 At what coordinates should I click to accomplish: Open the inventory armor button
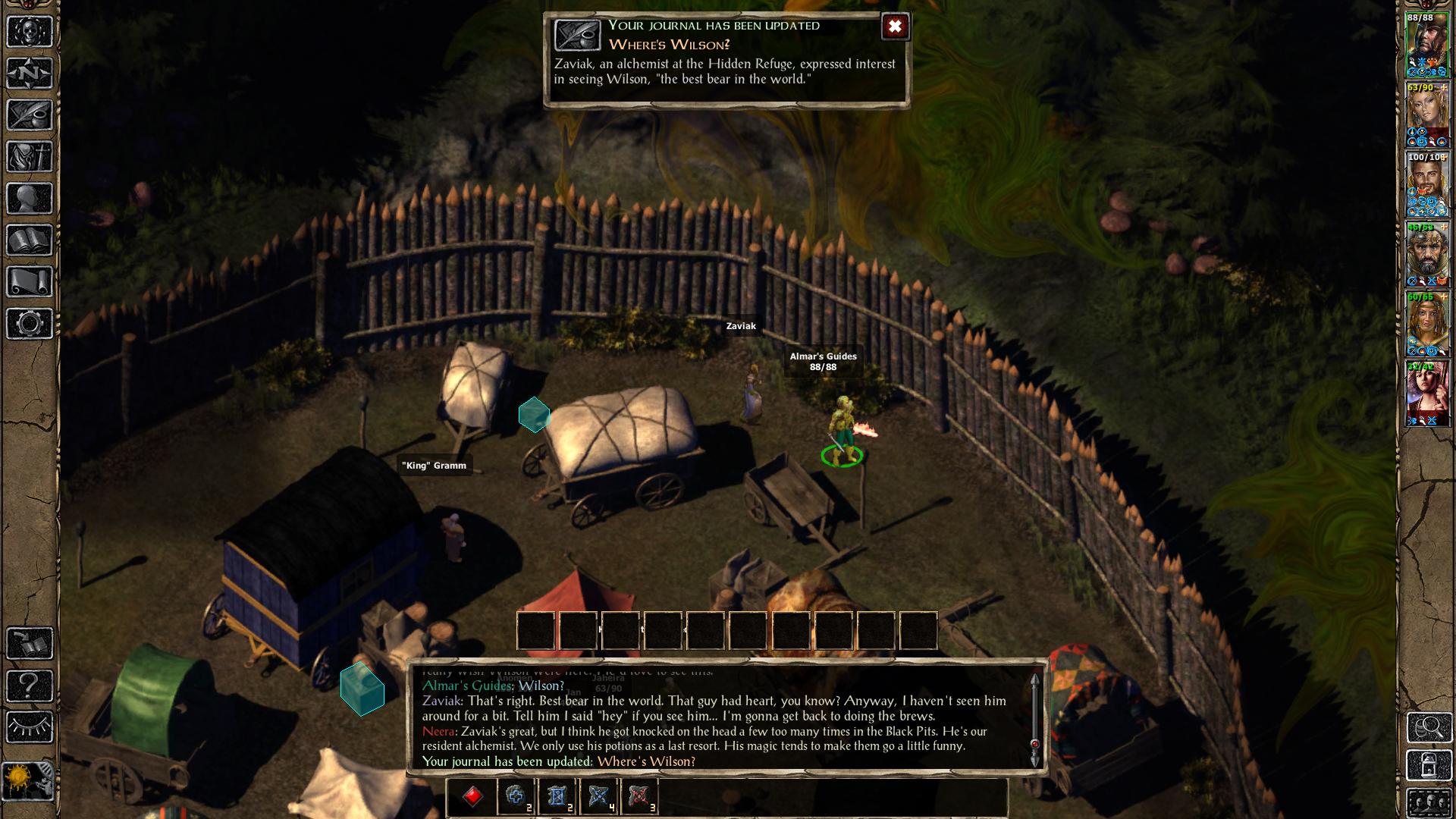30,157
